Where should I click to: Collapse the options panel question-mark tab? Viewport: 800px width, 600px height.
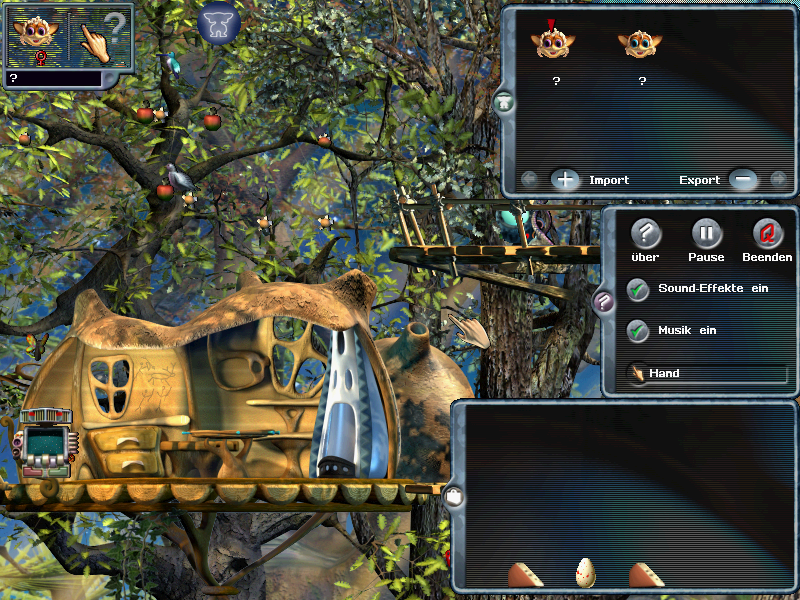click(604, 302)
